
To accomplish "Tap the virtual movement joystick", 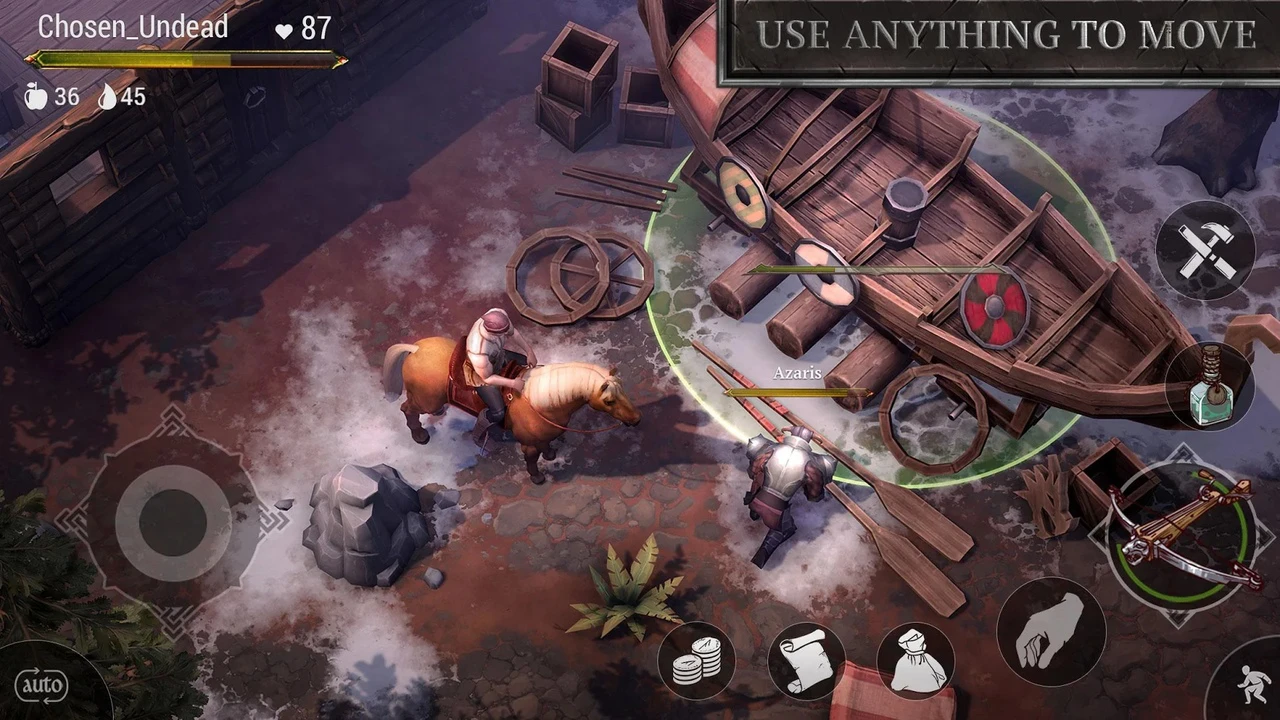I will 172,520.
